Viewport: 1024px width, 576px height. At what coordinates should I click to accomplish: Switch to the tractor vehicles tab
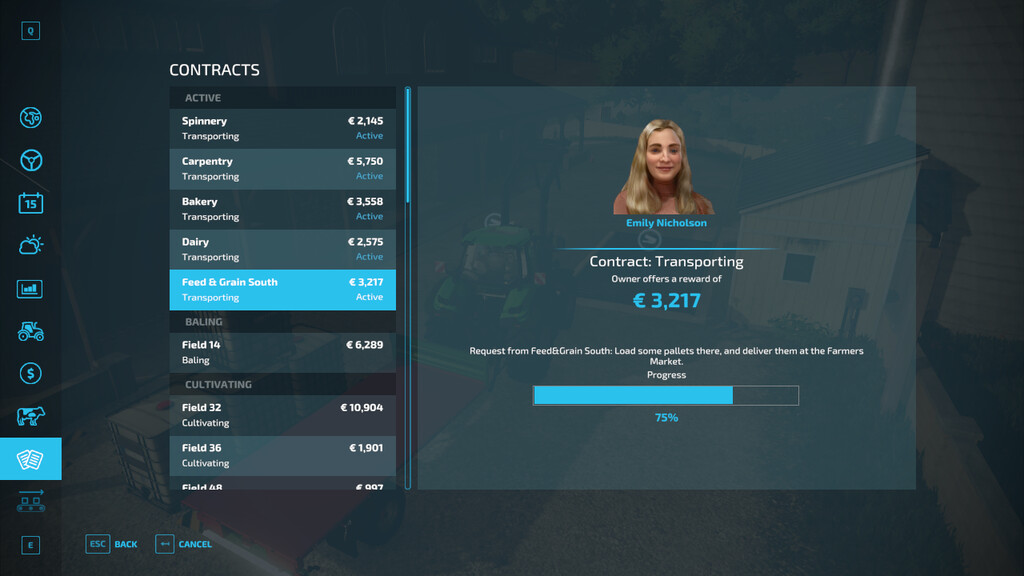click(31, 331)
